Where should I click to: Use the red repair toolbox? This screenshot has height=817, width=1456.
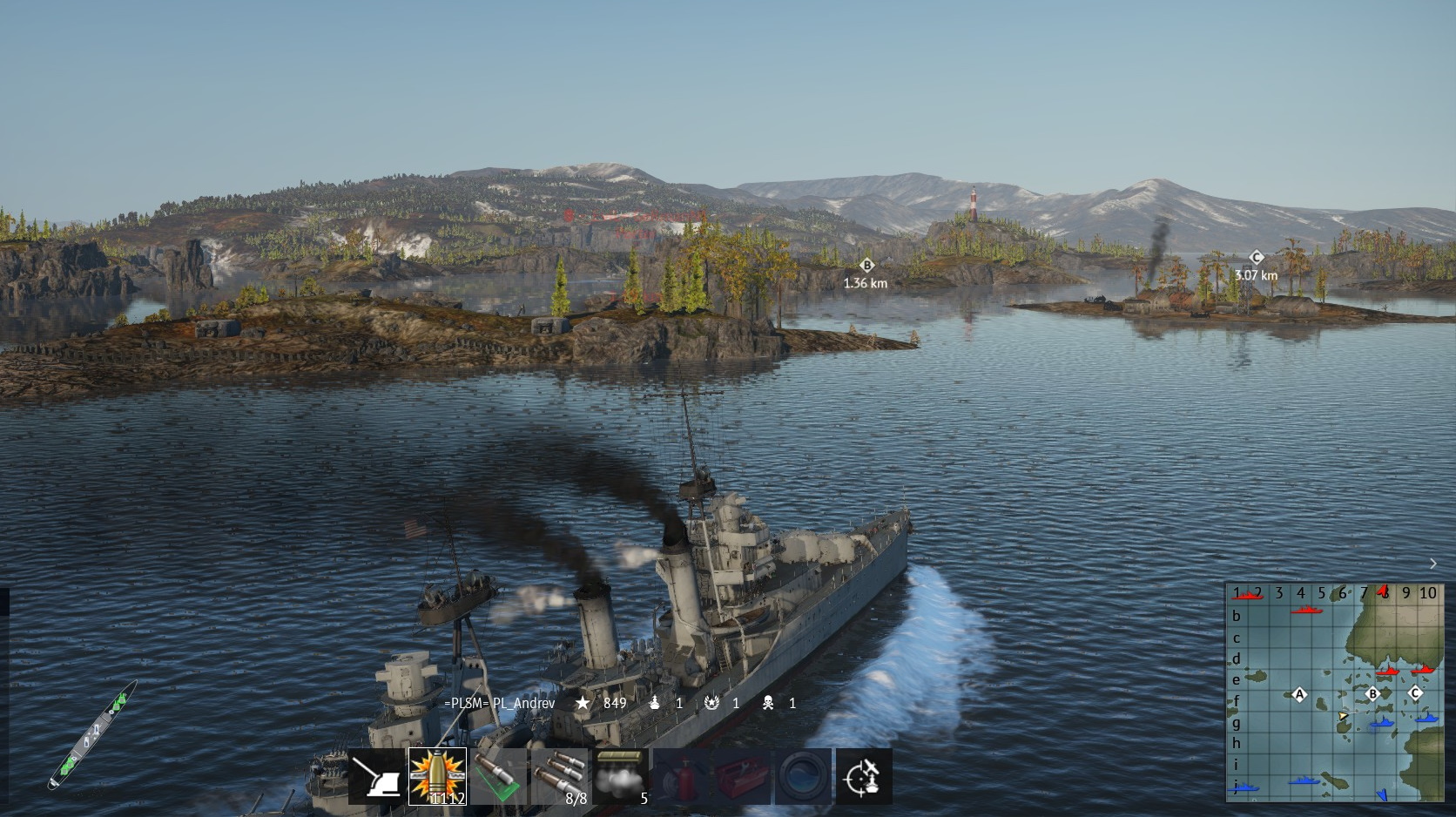click(743, 776)
